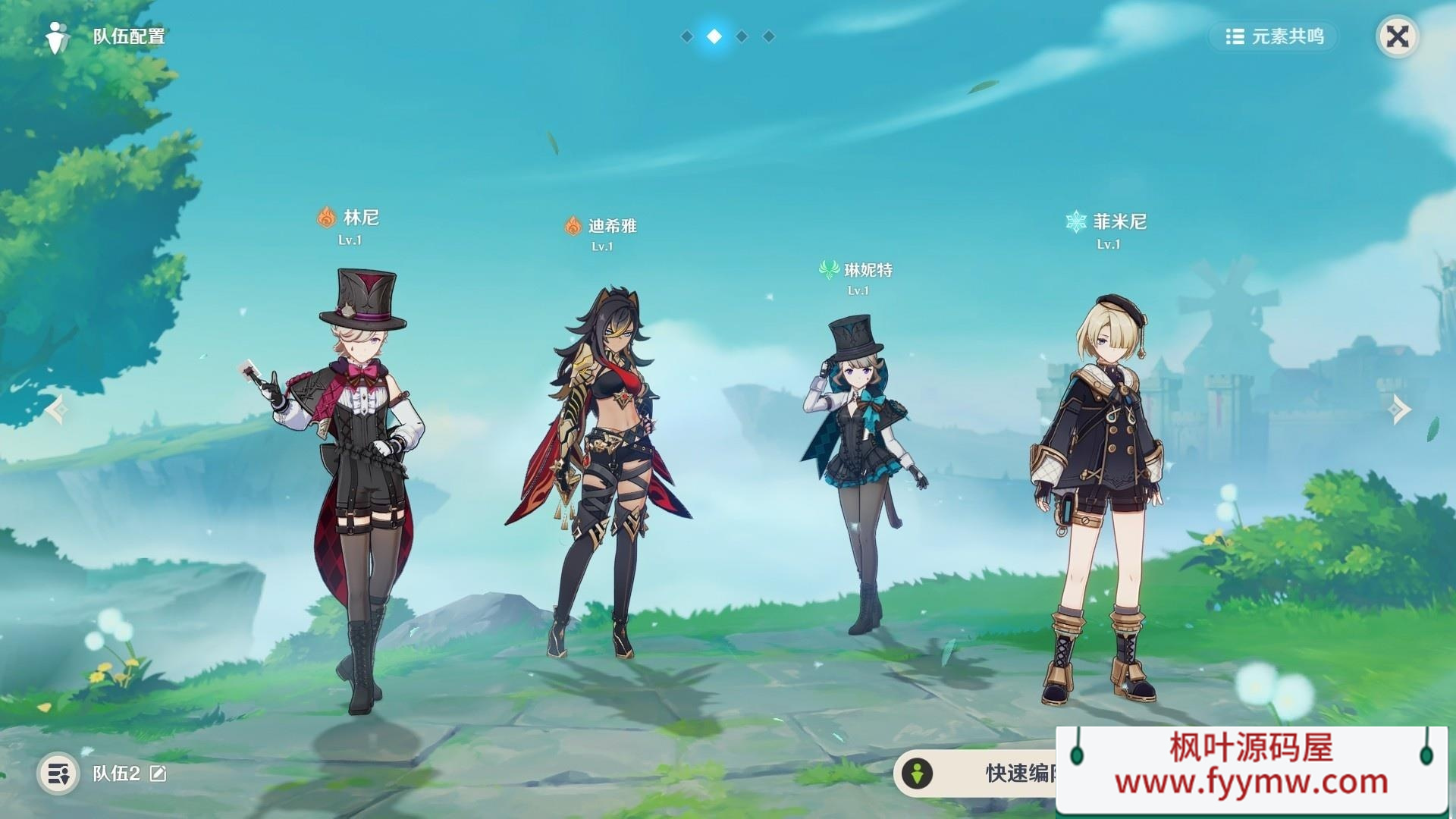The image size is (1456, 819).
Task: Select the second page indicator dot
Action: pyautogui.click(x=715, y=35)
